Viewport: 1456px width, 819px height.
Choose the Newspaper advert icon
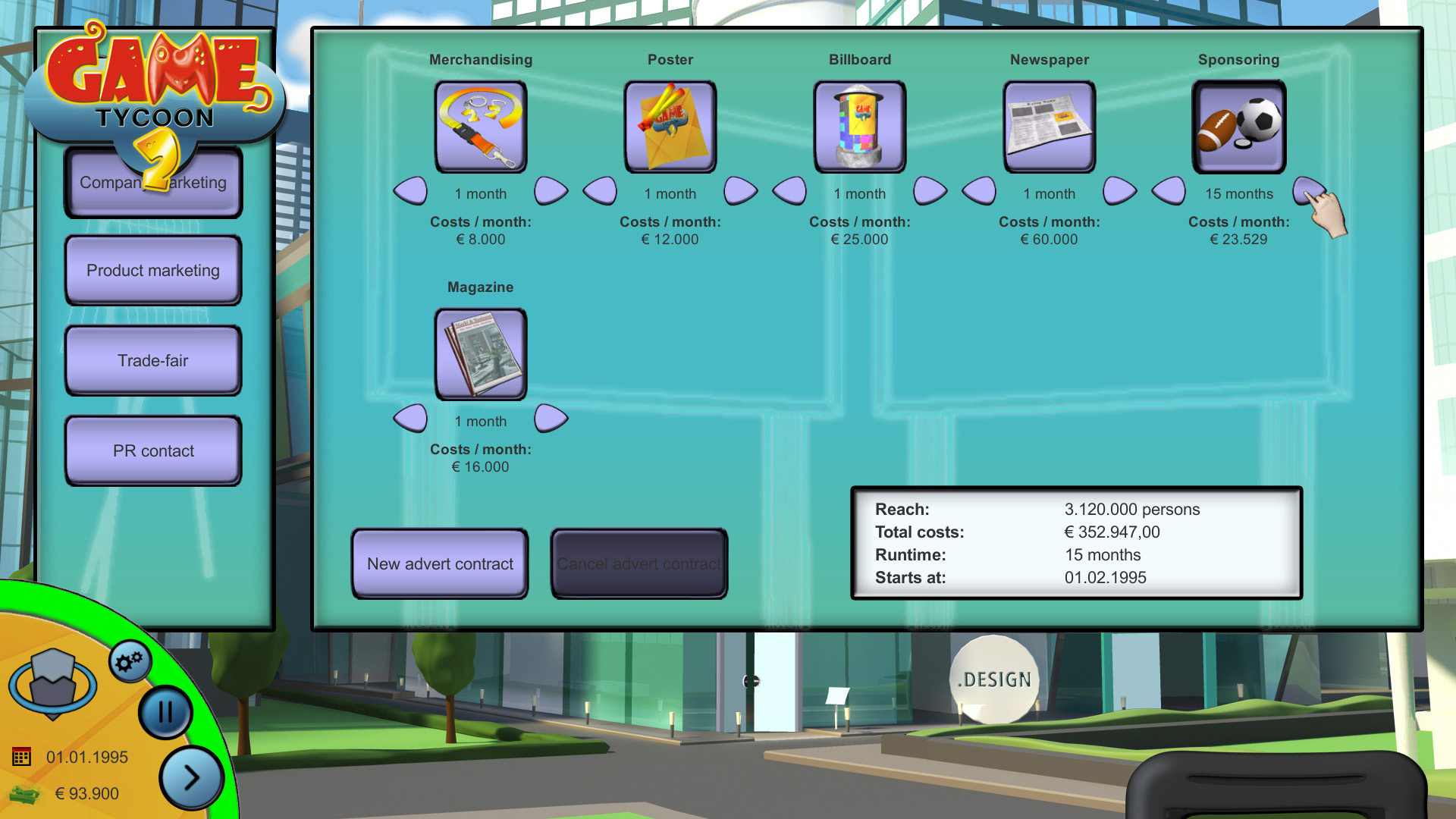[1050, 127]
